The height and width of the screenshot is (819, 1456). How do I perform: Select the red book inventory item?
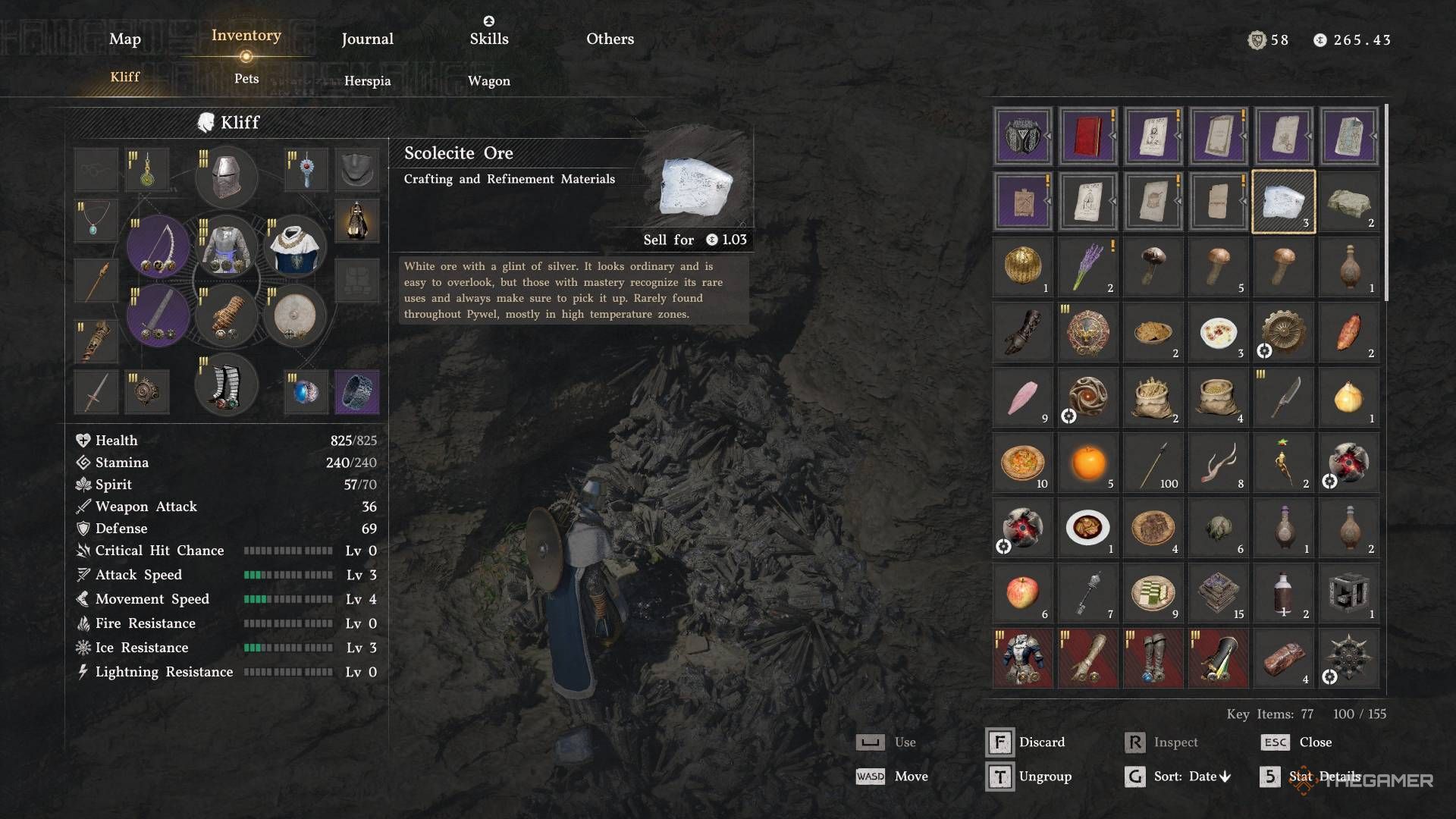(x=1087, y=136)
